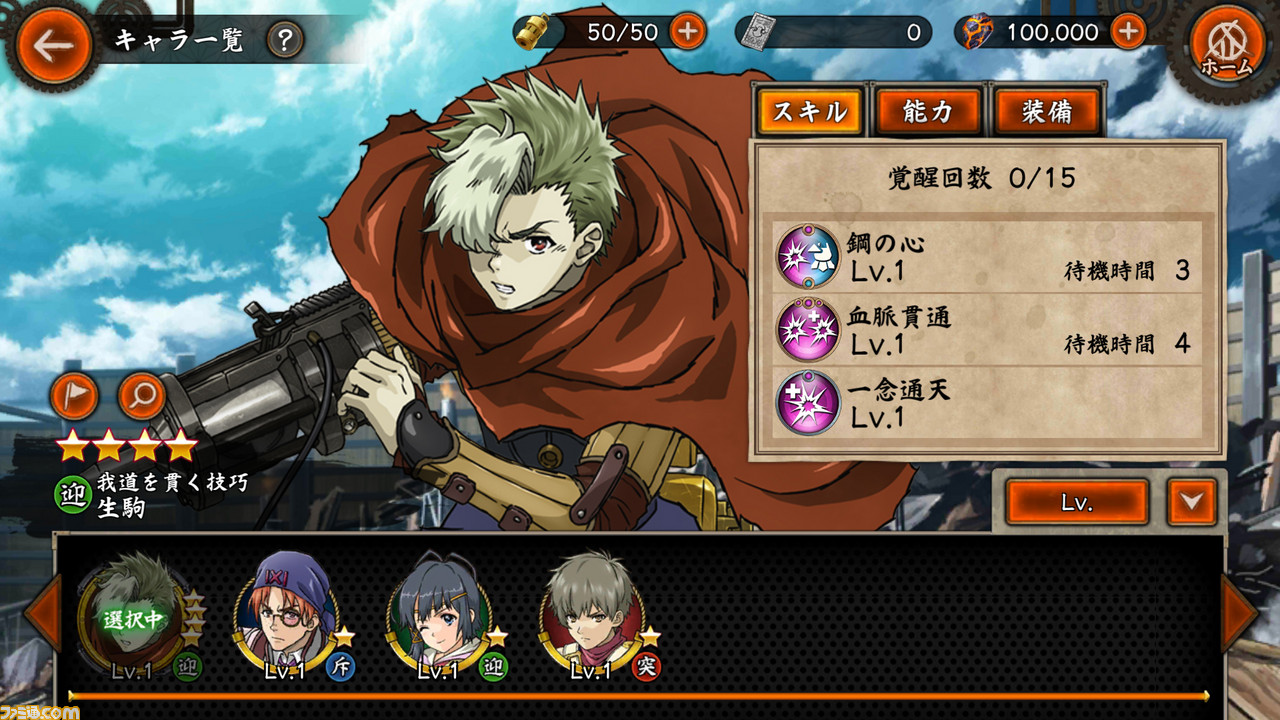Open the magnifying glass character view

(142, 396)
